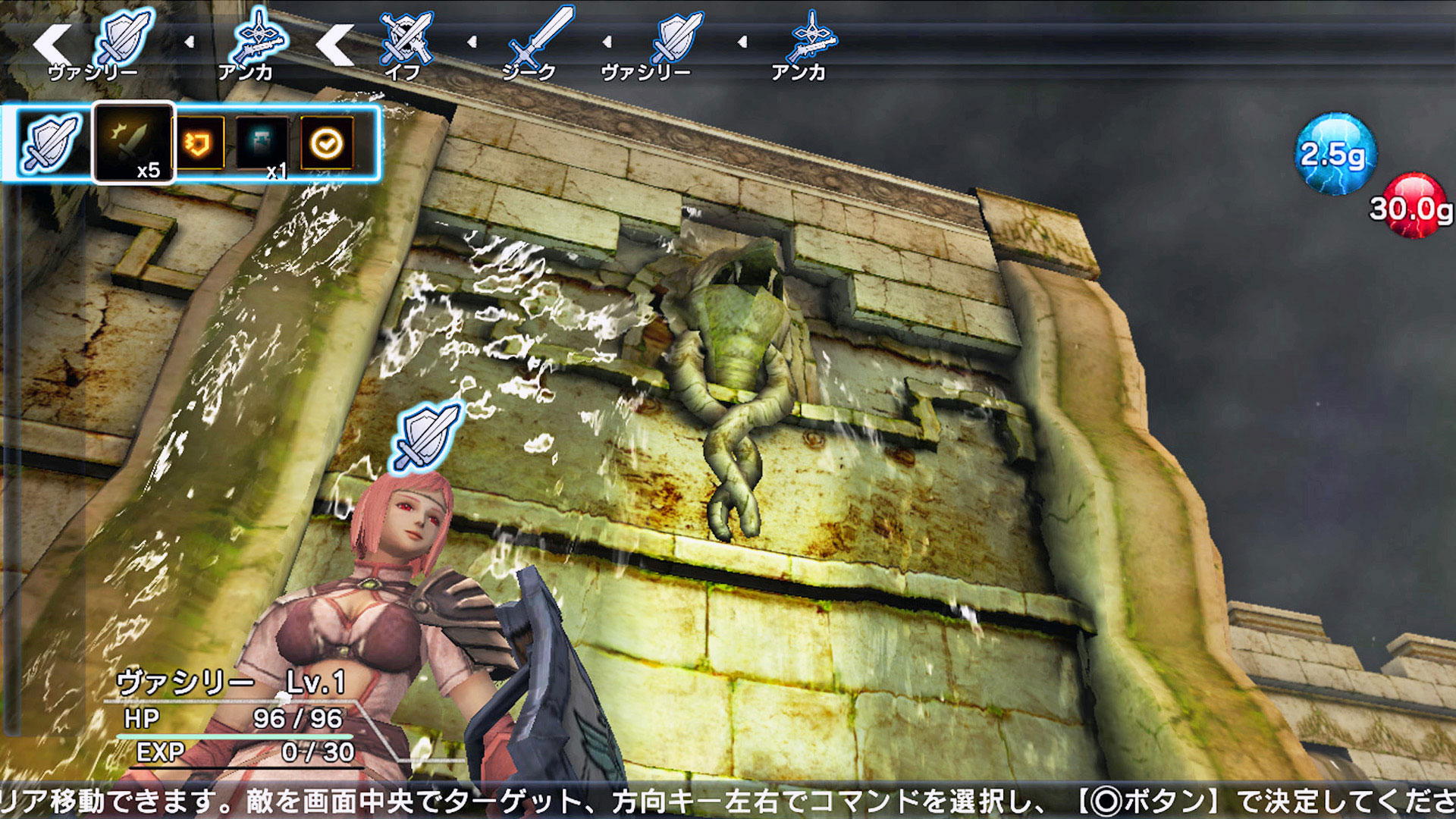The image size is (1456, 819).
Task: Select the orange shield buff command icon
Action: [x=199, y=144]
